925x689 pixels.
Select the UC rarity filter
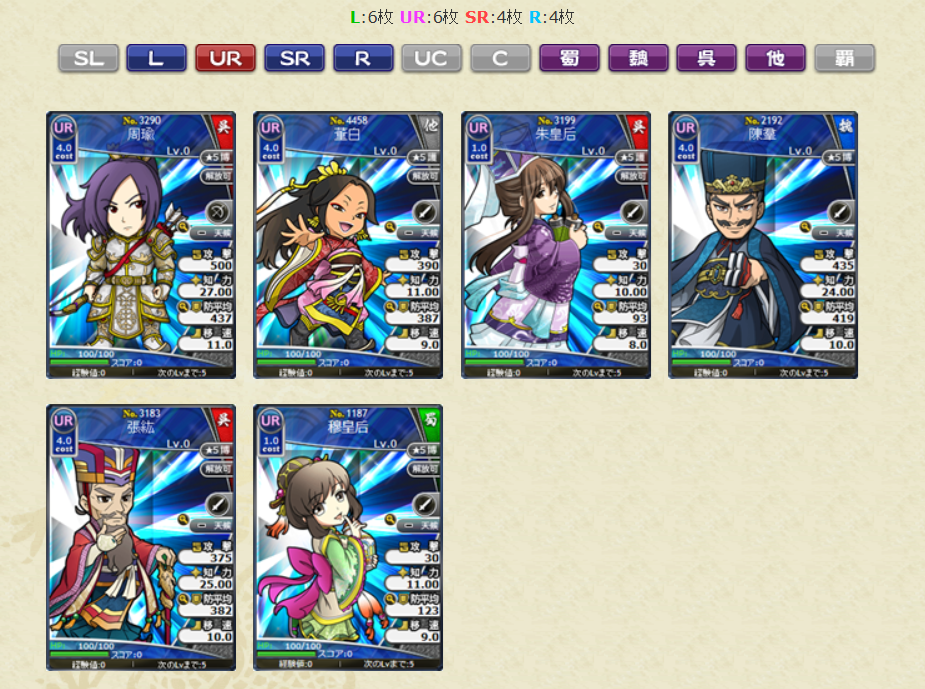point(431,58)
